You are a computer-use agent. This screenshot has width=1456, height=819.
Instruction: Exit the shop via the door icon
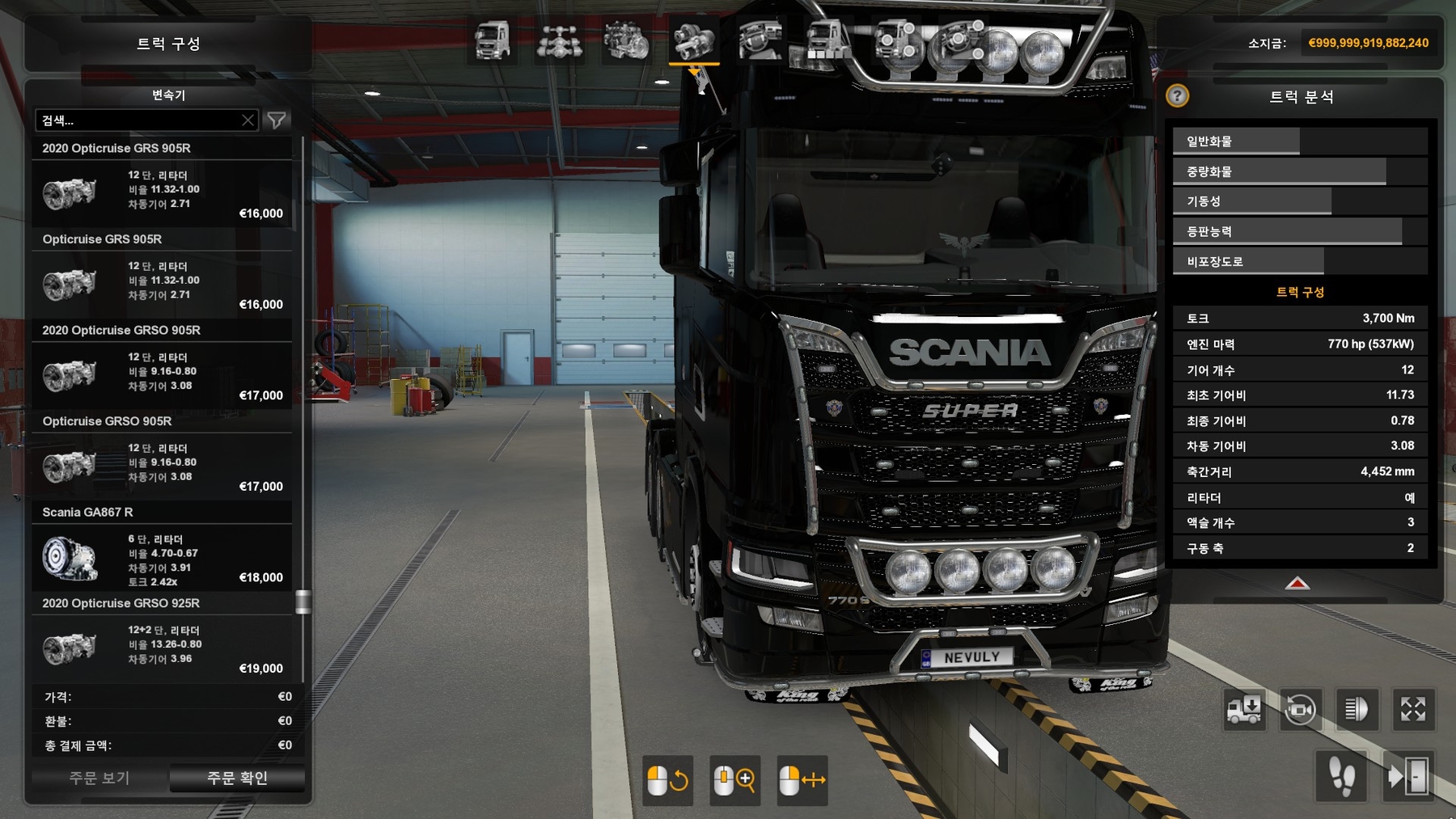coord(1409,777)
